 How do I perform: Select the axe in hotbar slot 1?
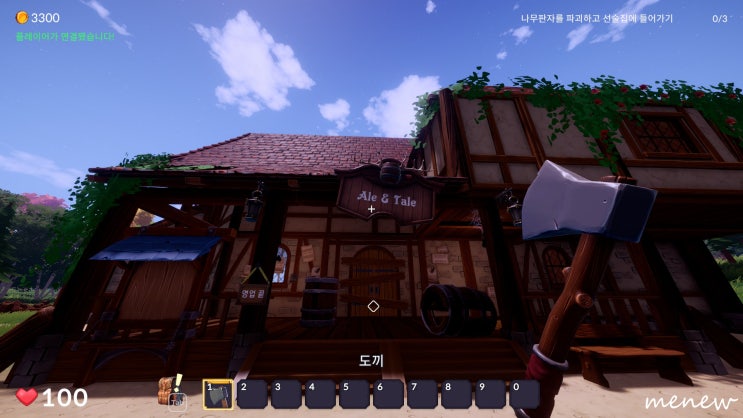point(218,394)
